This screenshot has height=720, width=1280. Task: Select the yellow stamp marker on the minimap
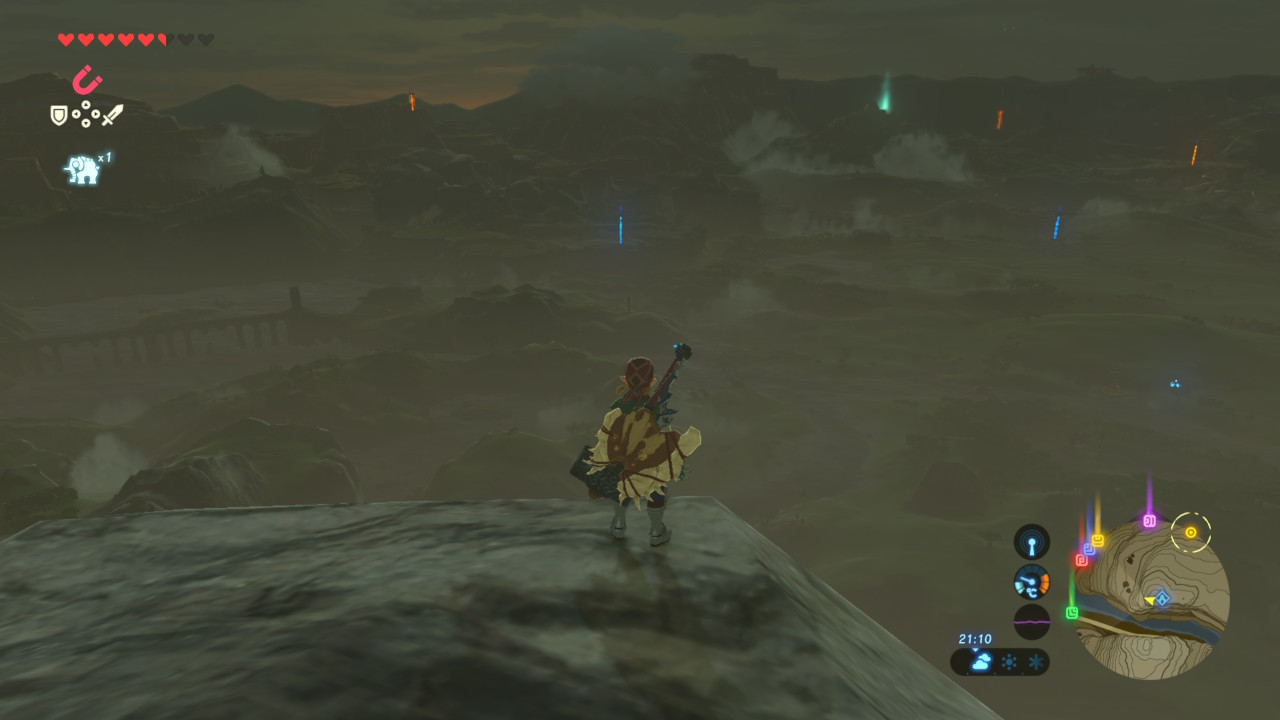coord(1098,540)
